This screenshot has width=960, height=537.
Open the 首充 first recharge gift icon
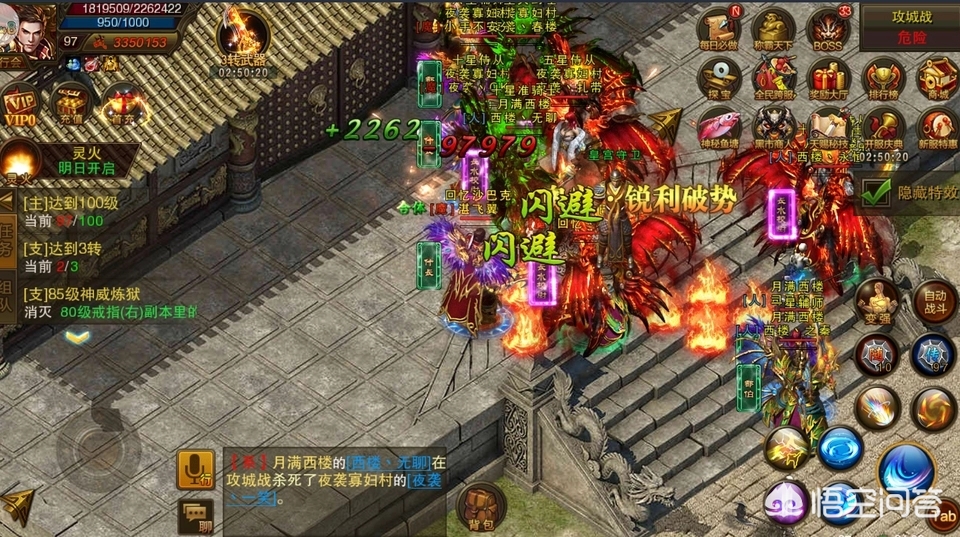[125, 103]
